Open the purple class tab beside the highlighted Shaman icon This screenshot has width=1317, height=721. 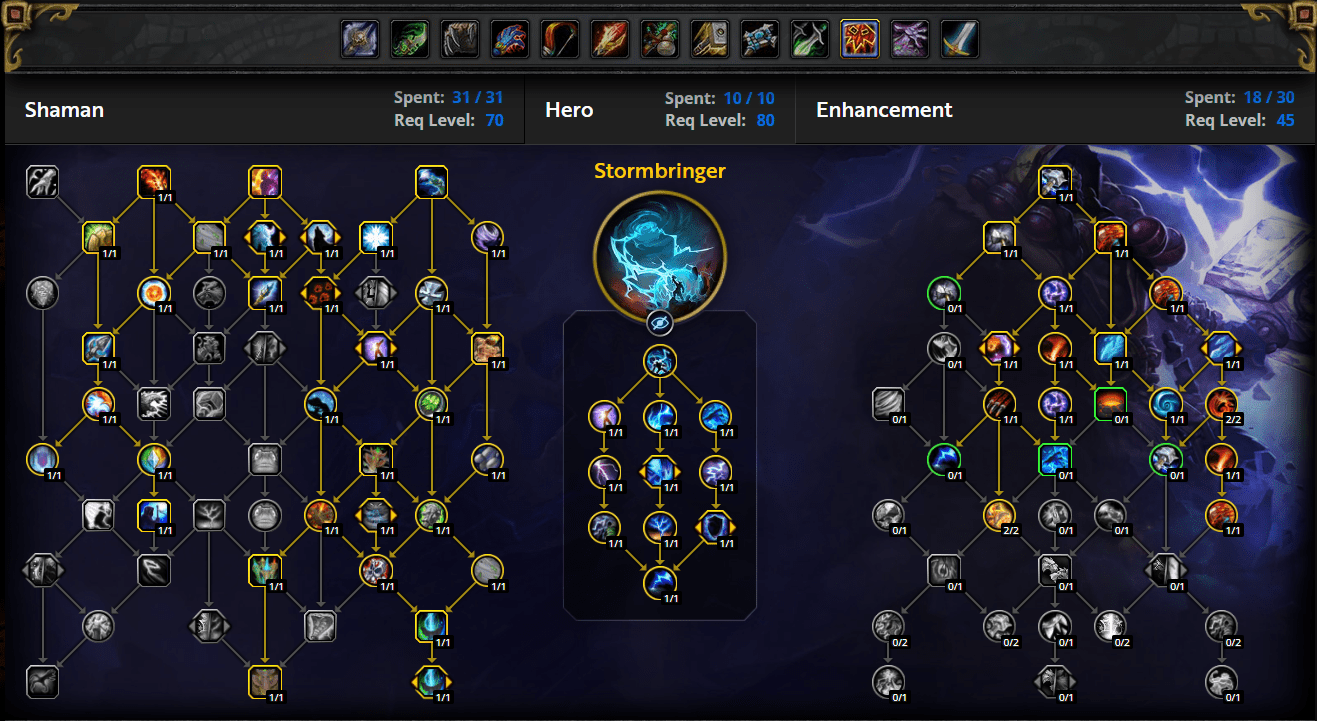coord(909,39)
